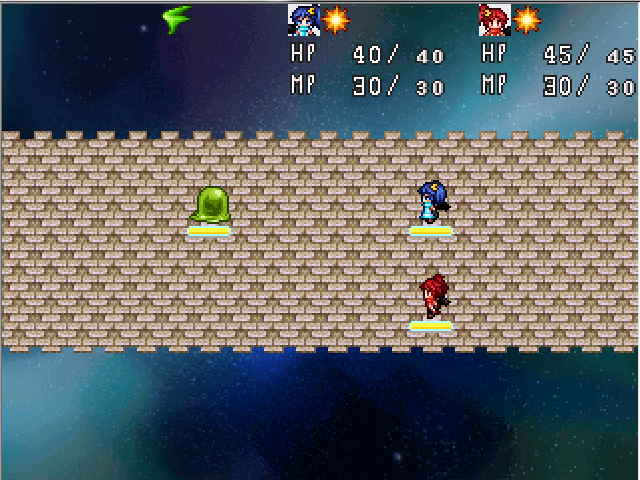
Task: Click the burst icon beside the blue-haired portrait
Action: [x=336, y=19]
